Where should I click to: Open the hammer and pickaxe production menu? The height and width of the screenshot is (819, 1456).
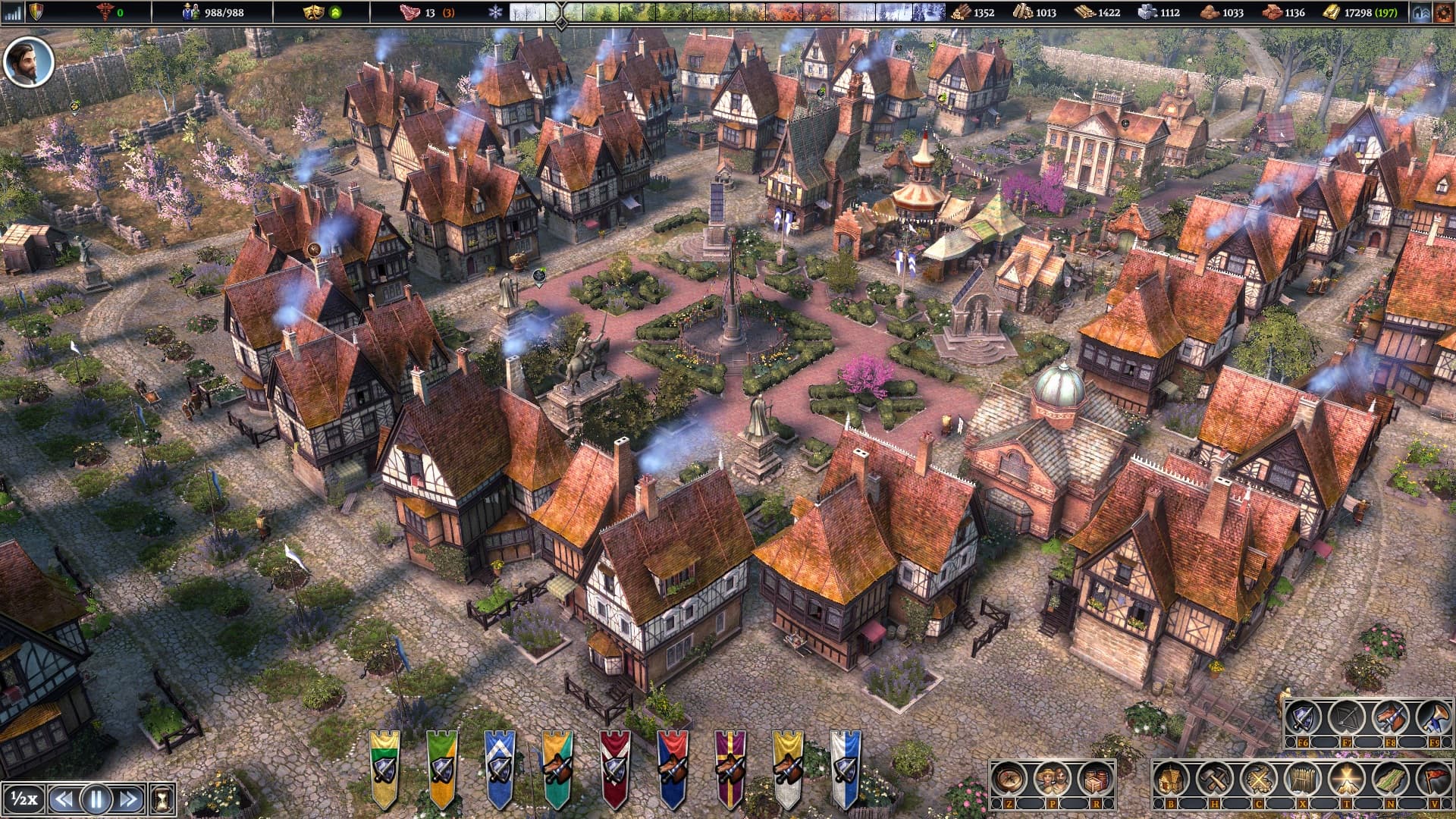coord(1215,779)
